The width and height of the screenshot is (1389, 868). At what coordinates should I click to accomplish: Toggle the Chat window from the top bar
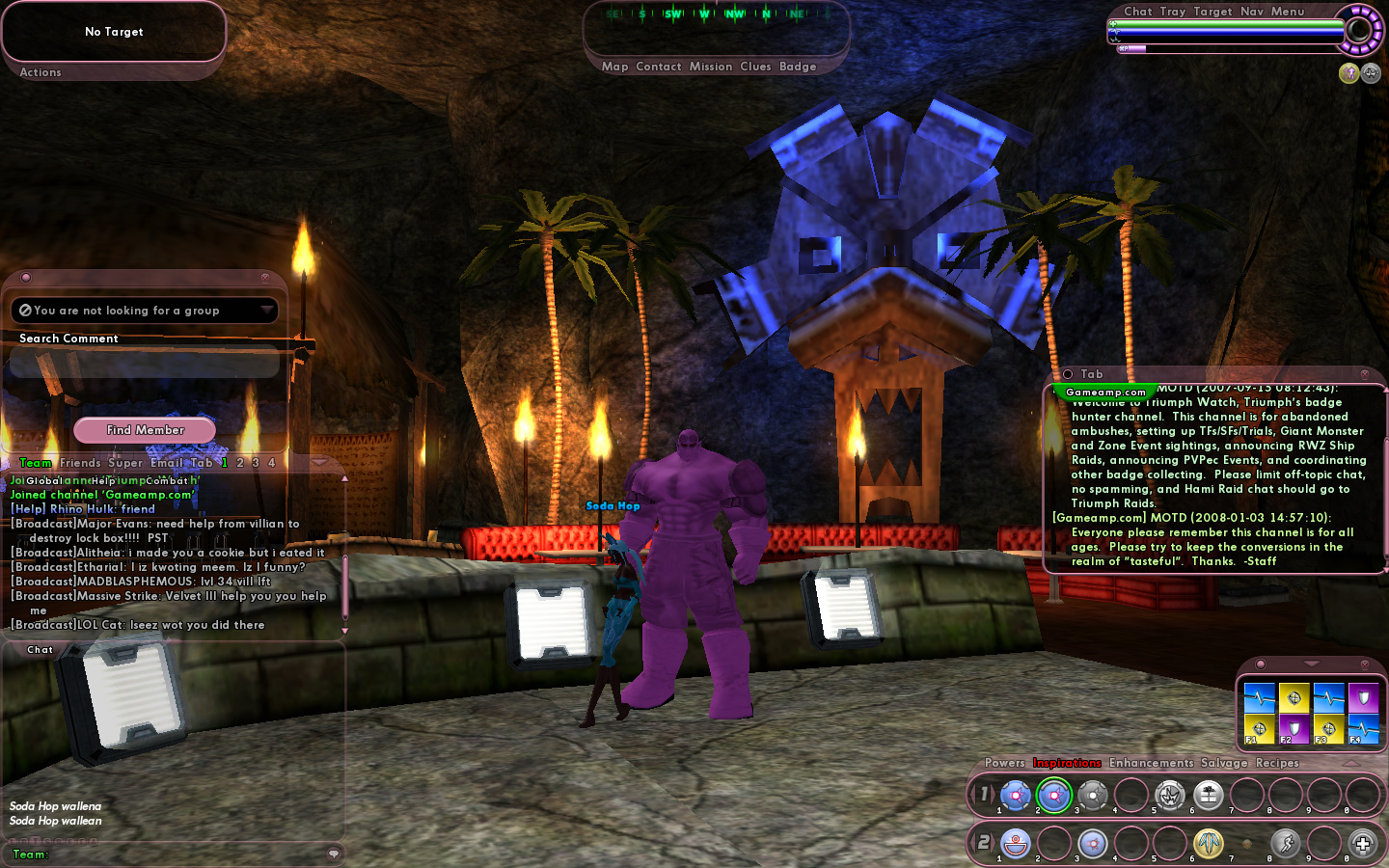coord(1138,12)
